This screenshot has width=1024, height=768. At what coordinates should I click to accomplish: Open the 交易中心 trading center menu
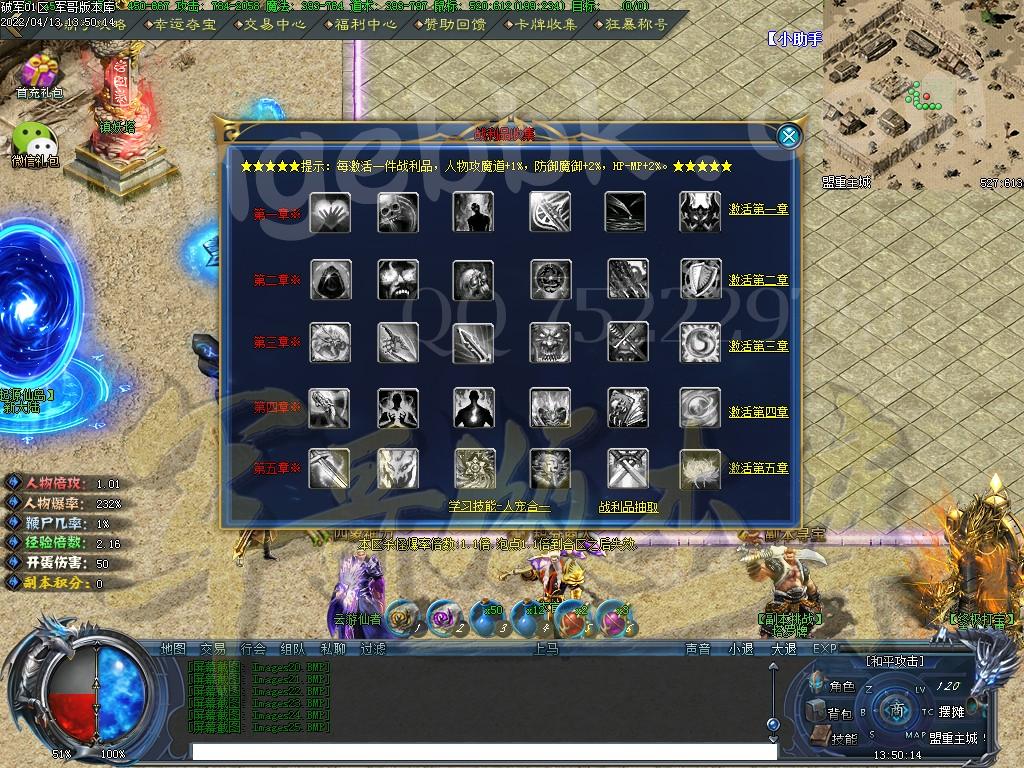pyautogui.click(x=272, y=24)
